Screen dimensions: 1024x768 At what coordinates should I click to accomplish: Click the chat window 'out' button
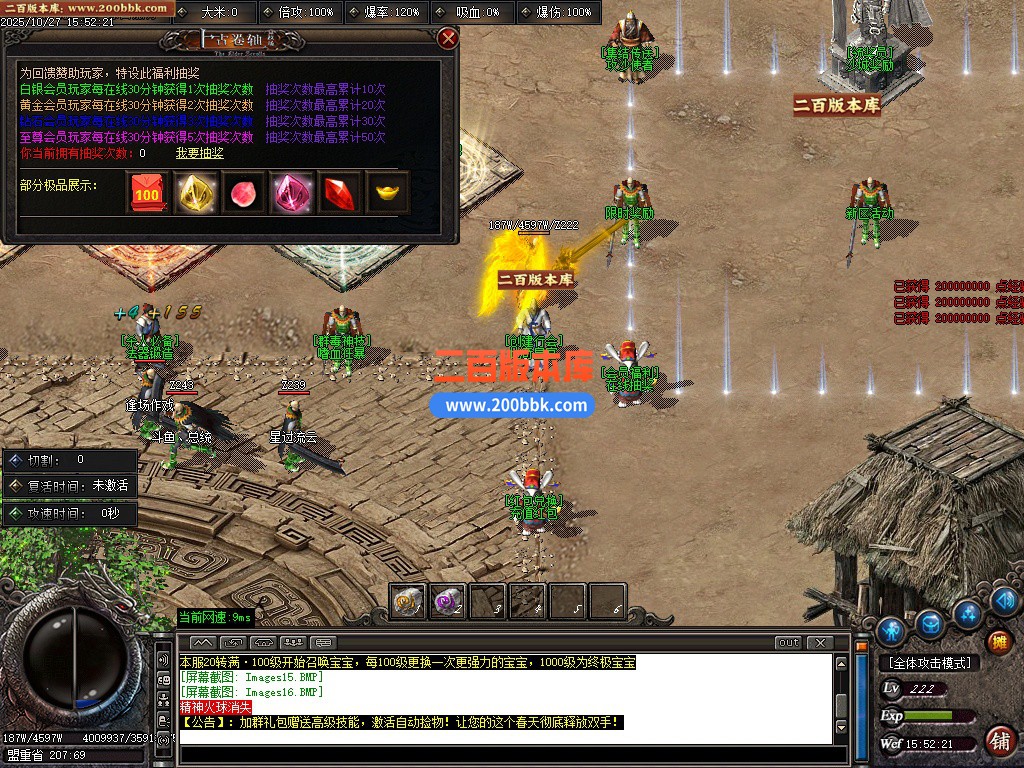pos(789,642)
